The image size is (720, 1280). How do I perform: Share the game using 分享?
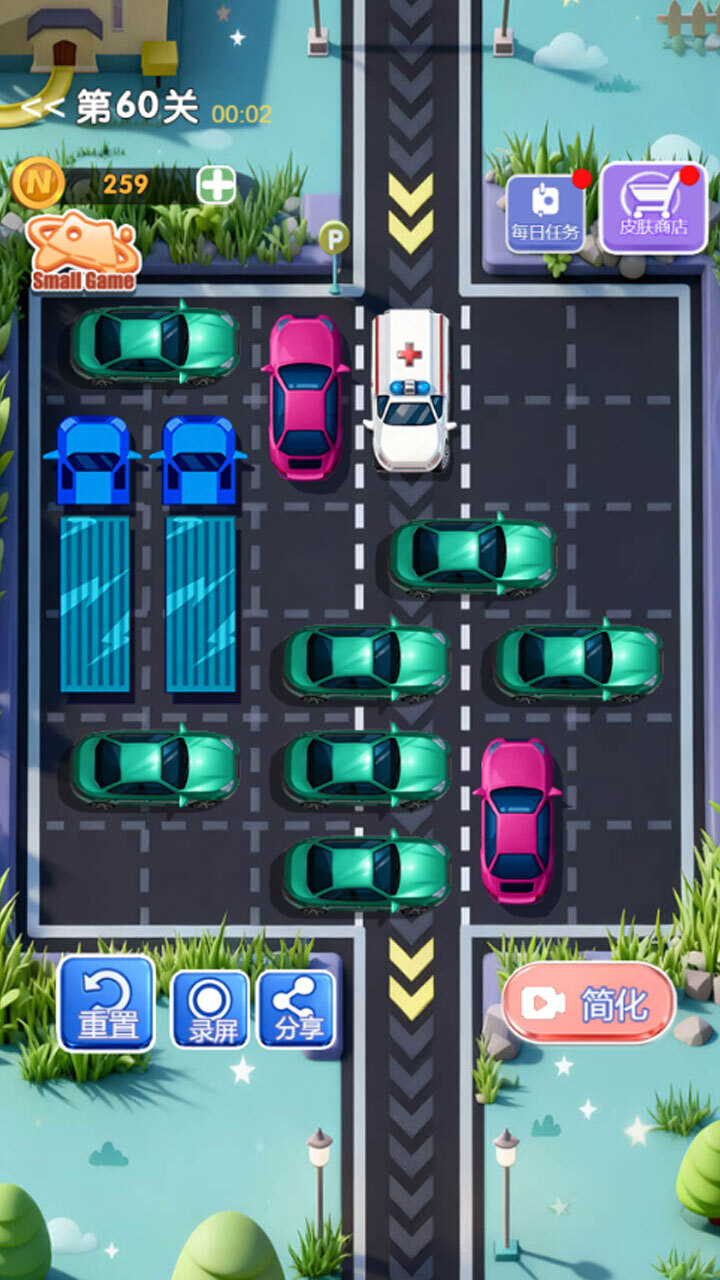pos(297,1009)
